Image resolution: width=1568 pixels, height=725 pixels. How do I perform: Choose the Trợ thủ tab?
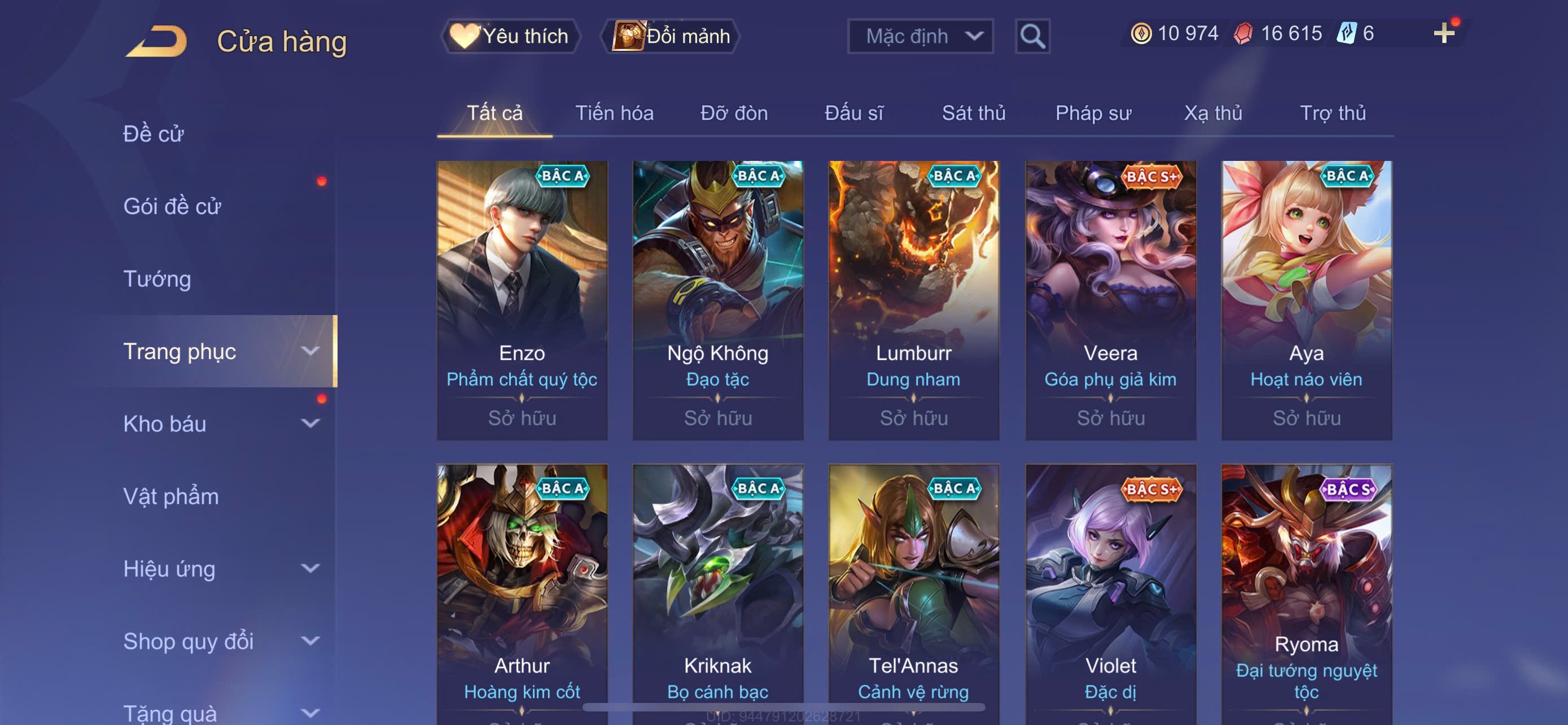(1333, 113)
